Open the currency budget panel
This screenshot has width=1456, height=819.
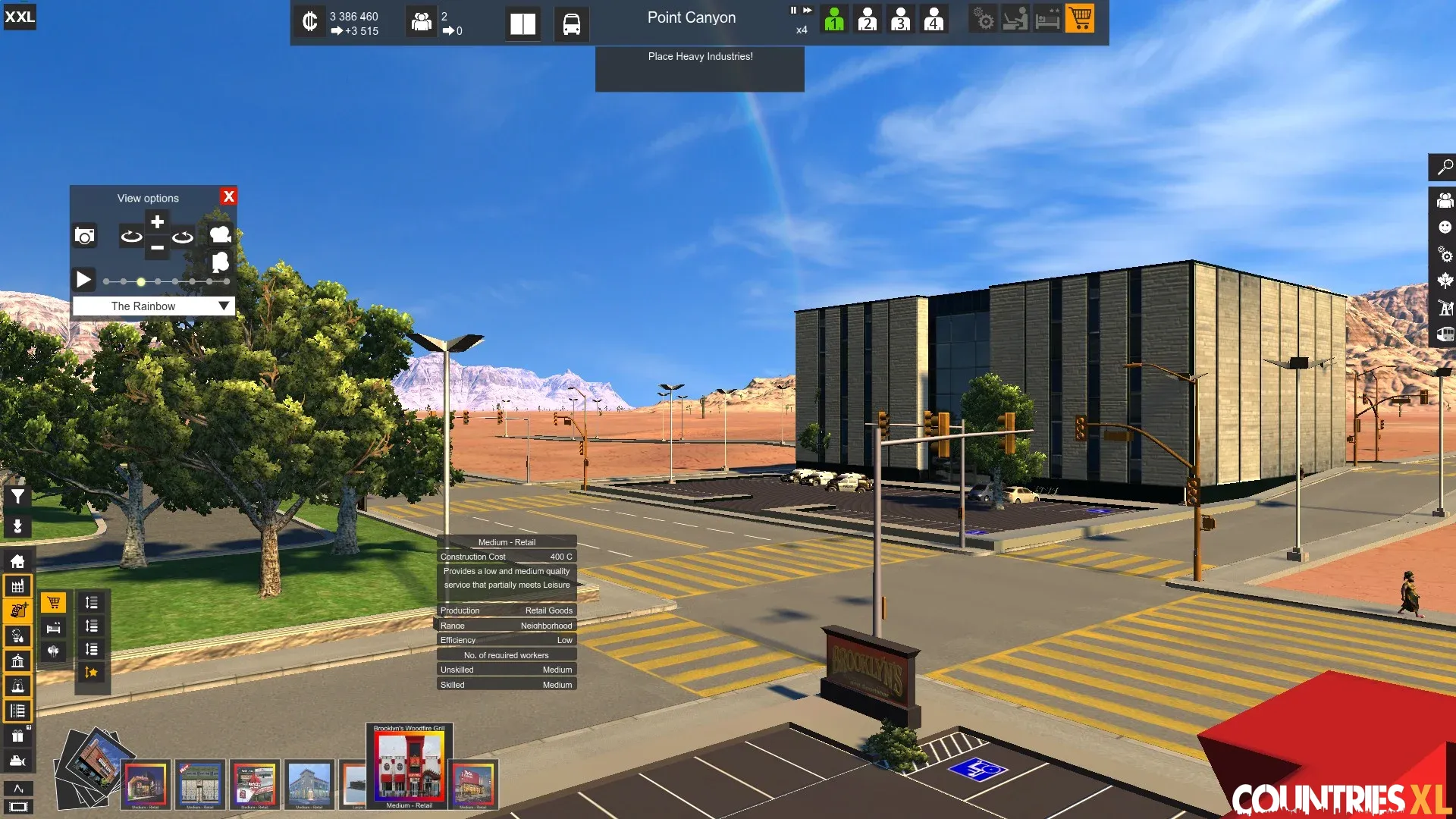[309, 21]
